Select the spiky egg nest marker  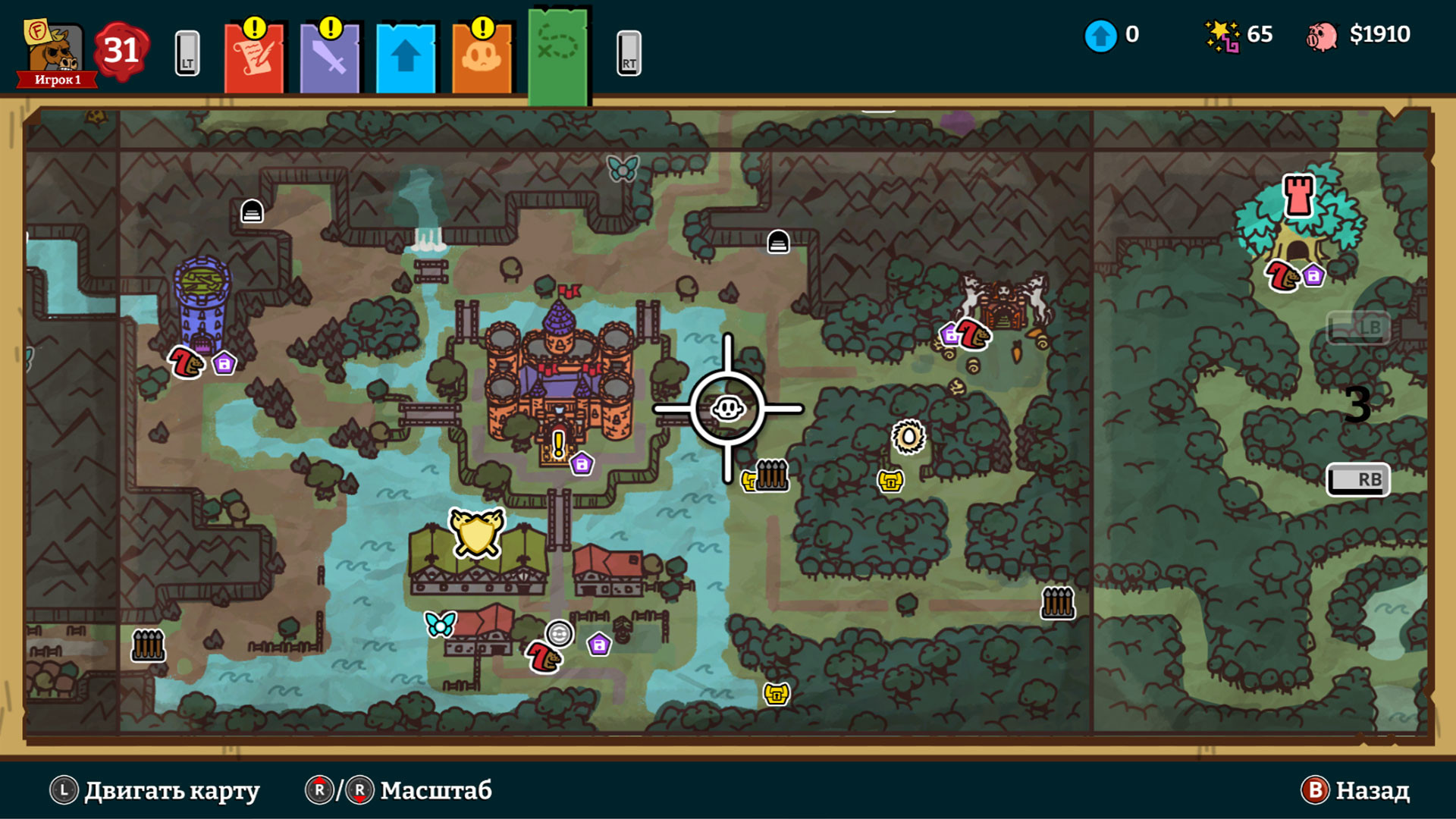pos(908,437)
